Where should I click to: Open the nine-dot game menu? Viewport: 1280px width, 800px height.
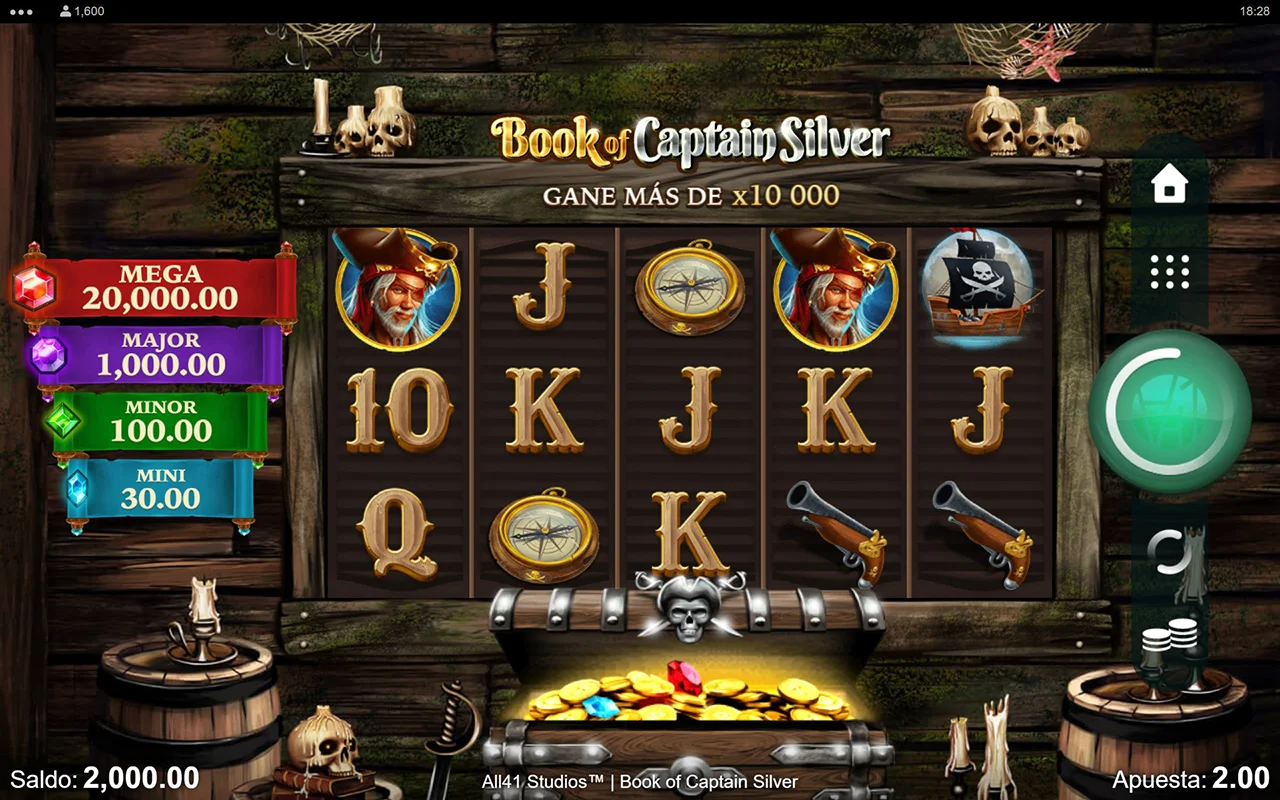coord(1170,271)
